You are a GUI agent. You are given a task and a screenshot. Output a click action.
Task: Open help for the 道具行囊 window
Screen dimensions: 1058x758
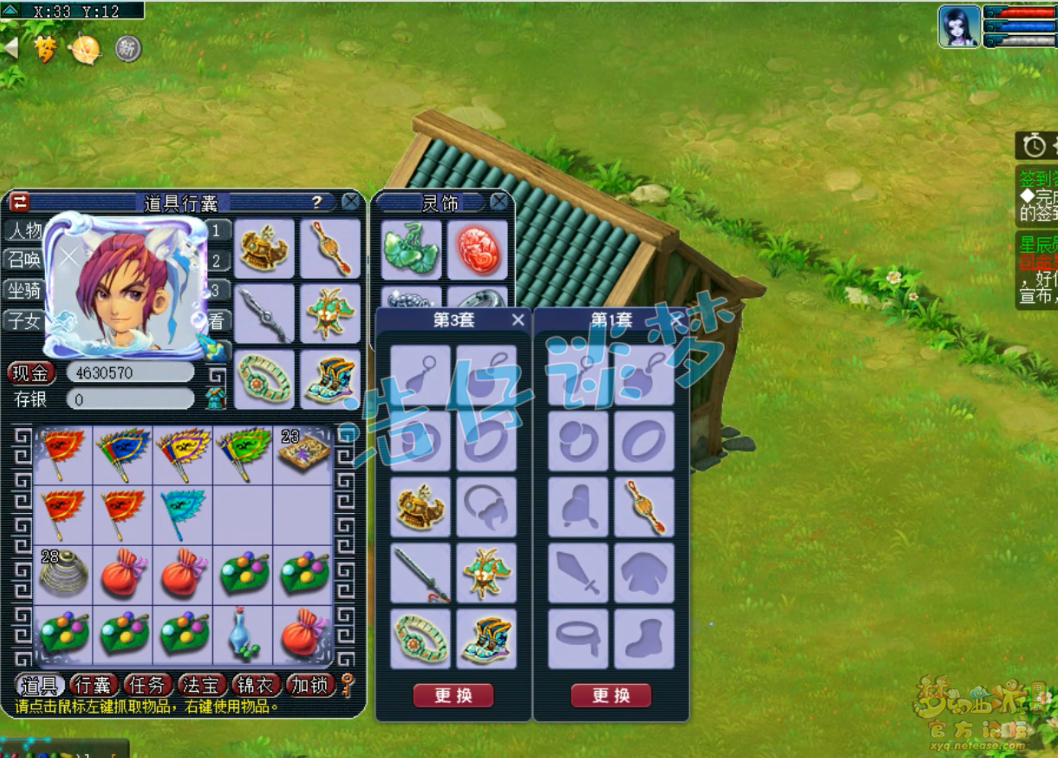coord(317,202)
